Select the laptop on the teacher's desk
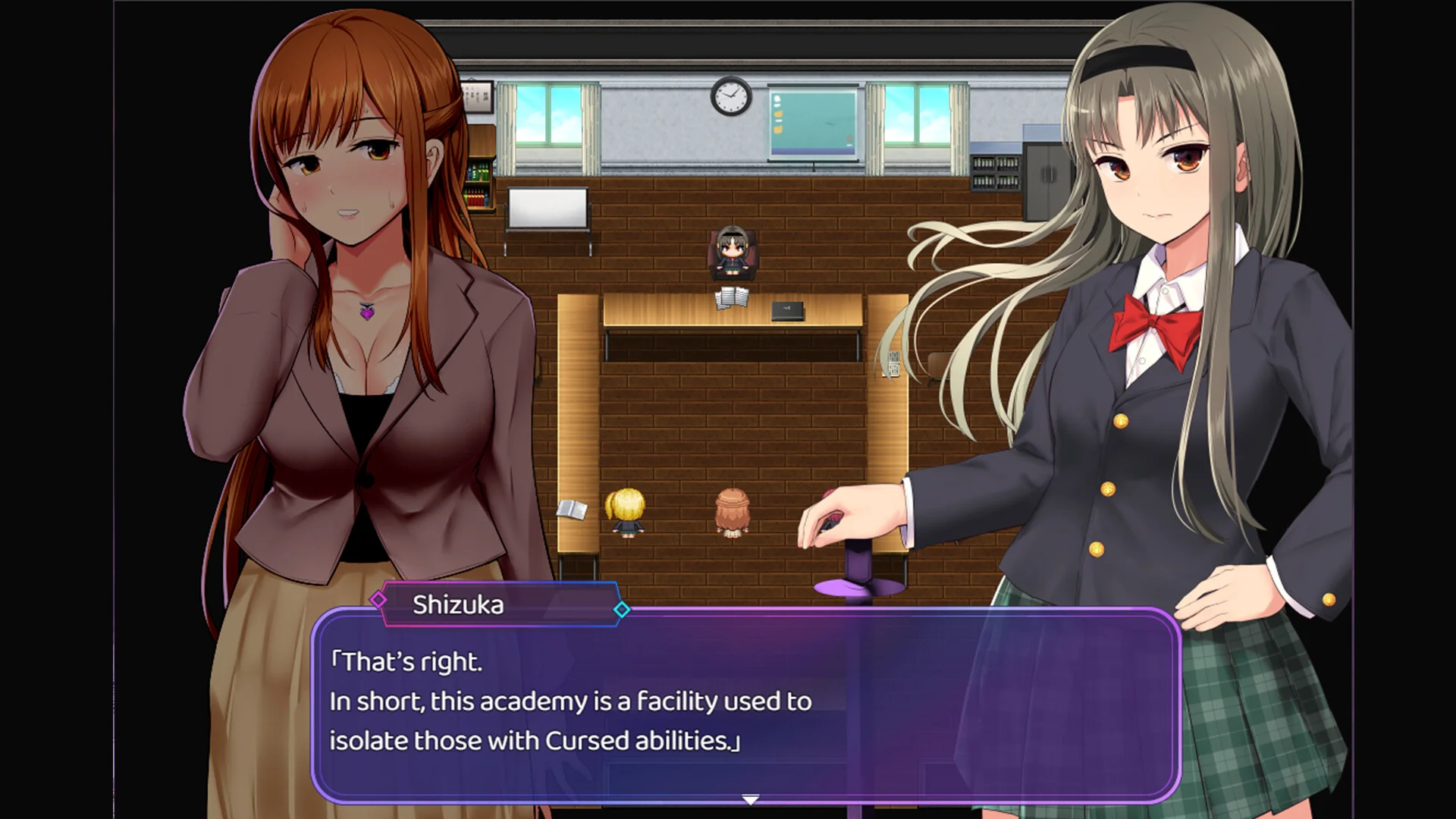 (x=789, y=312)
